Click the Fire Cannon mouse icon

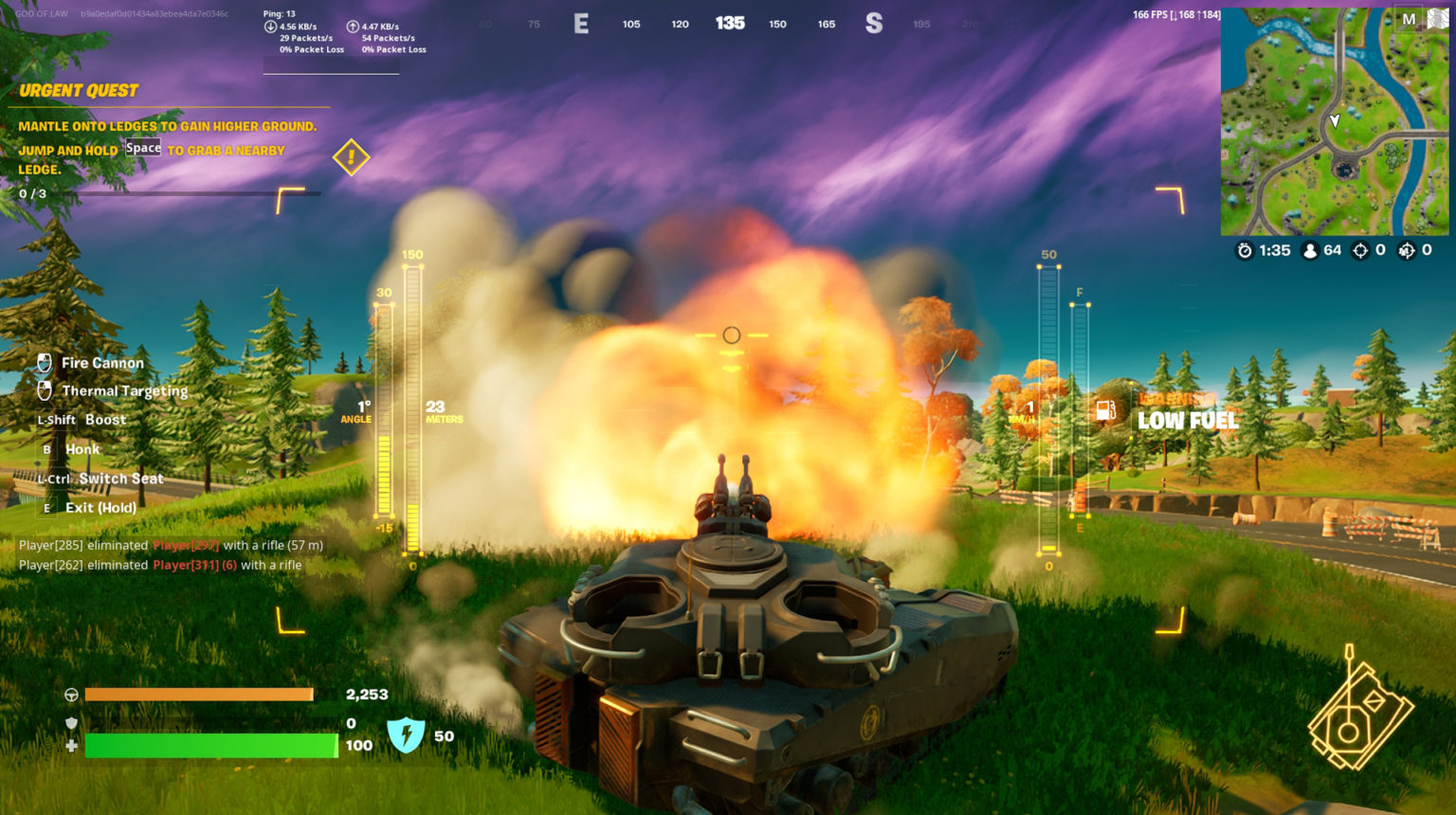pos(44,362)
